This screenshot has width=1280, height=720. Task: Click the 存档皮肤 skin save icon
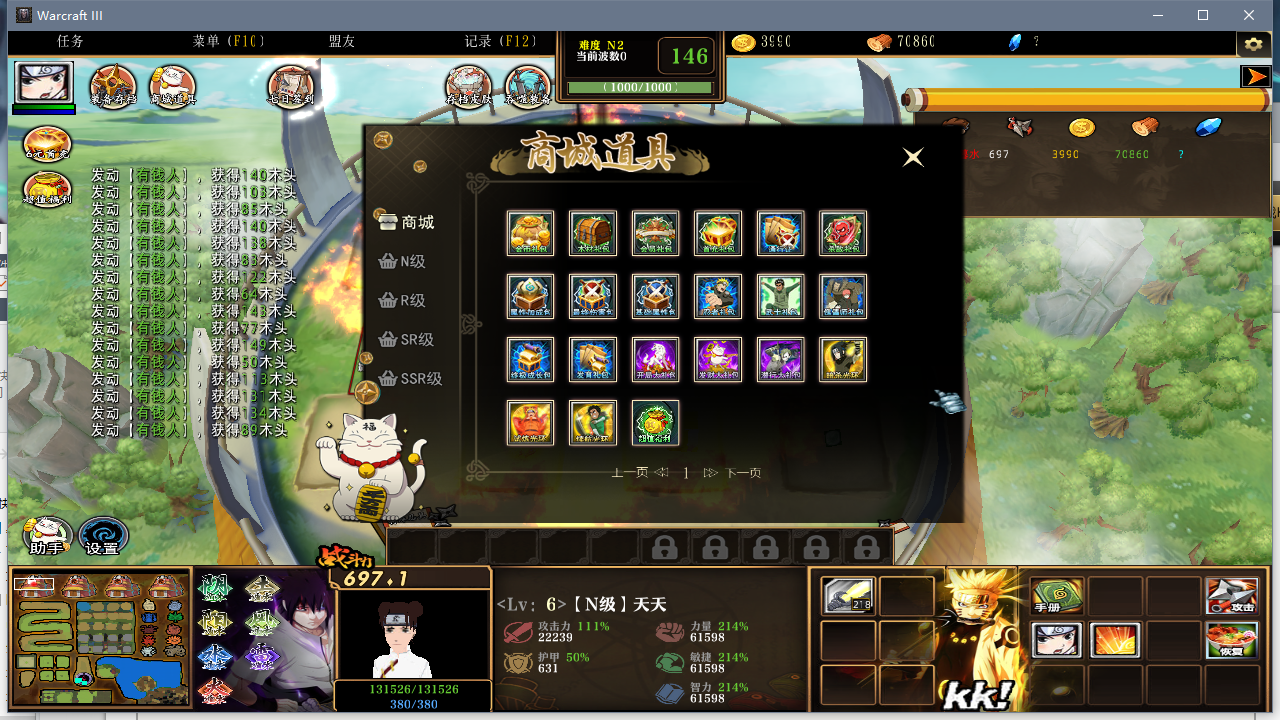pyautogui.click(x=468, y=85)
